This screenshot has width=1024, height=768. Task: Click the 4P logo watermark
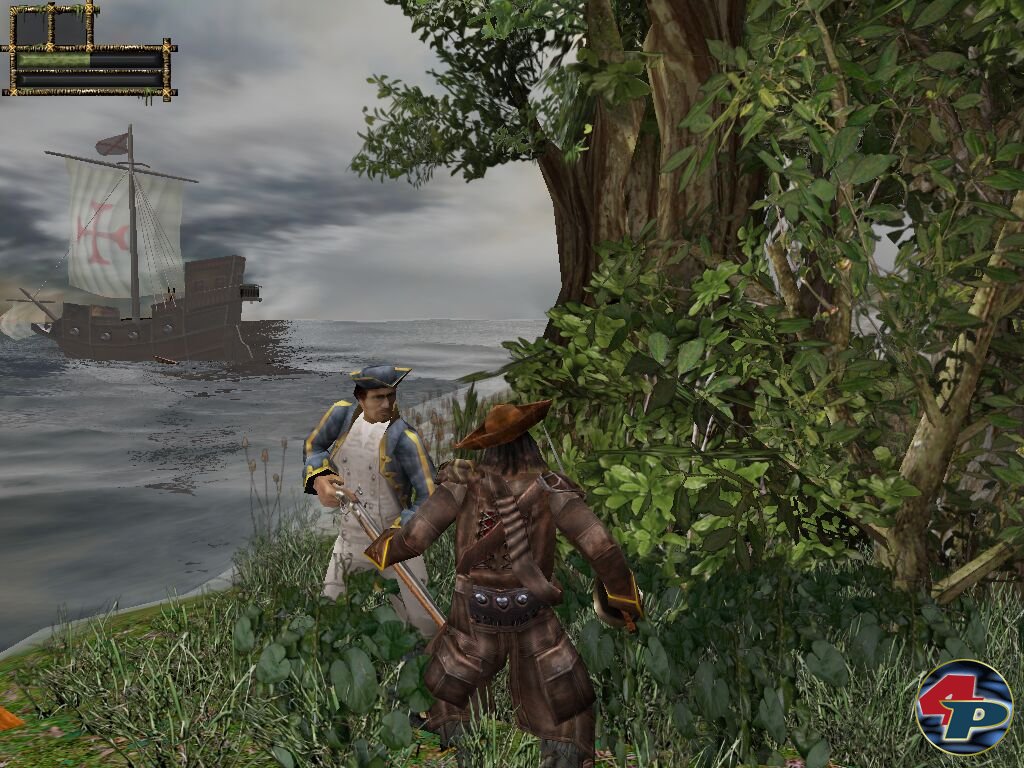point(964,707)
